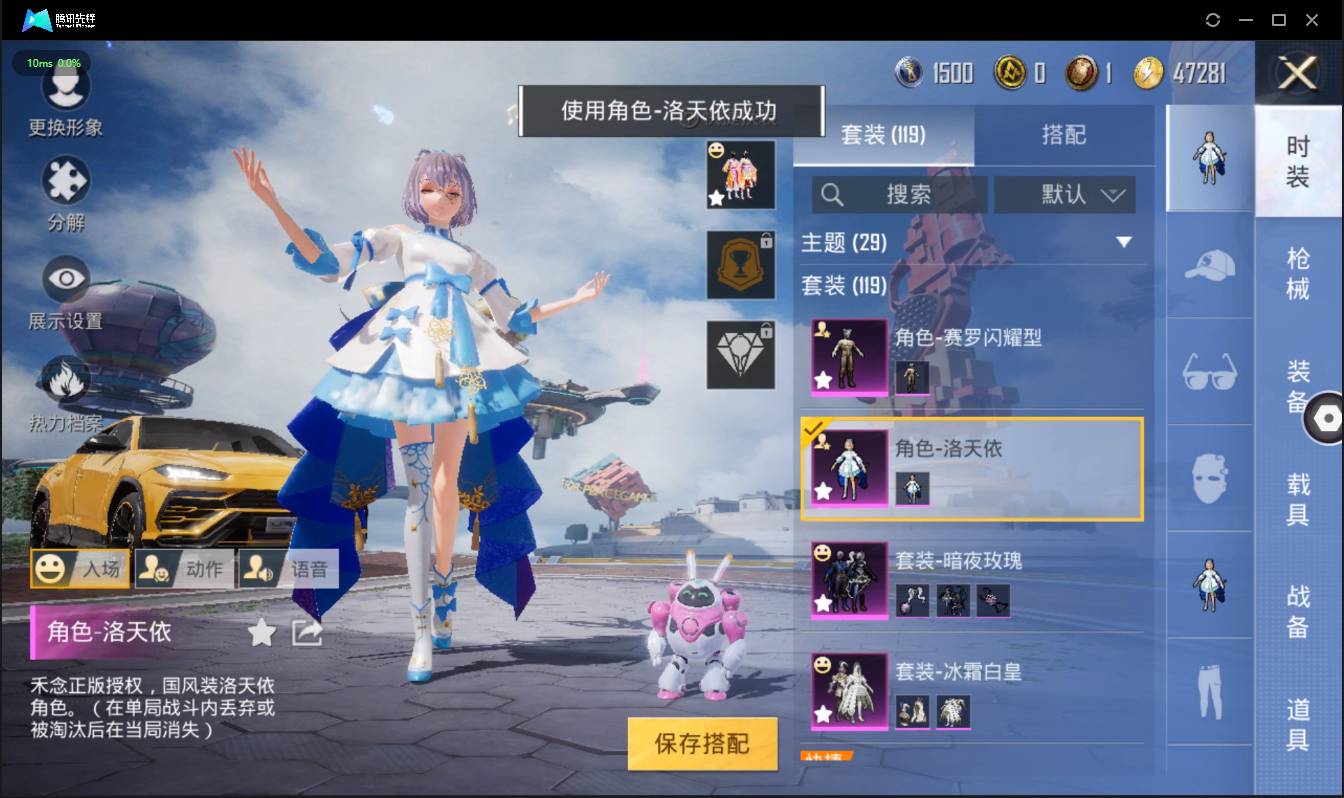
Task: Select the 套装-冰霜白皇 outfit thumbnail
Action: (848, 692)
